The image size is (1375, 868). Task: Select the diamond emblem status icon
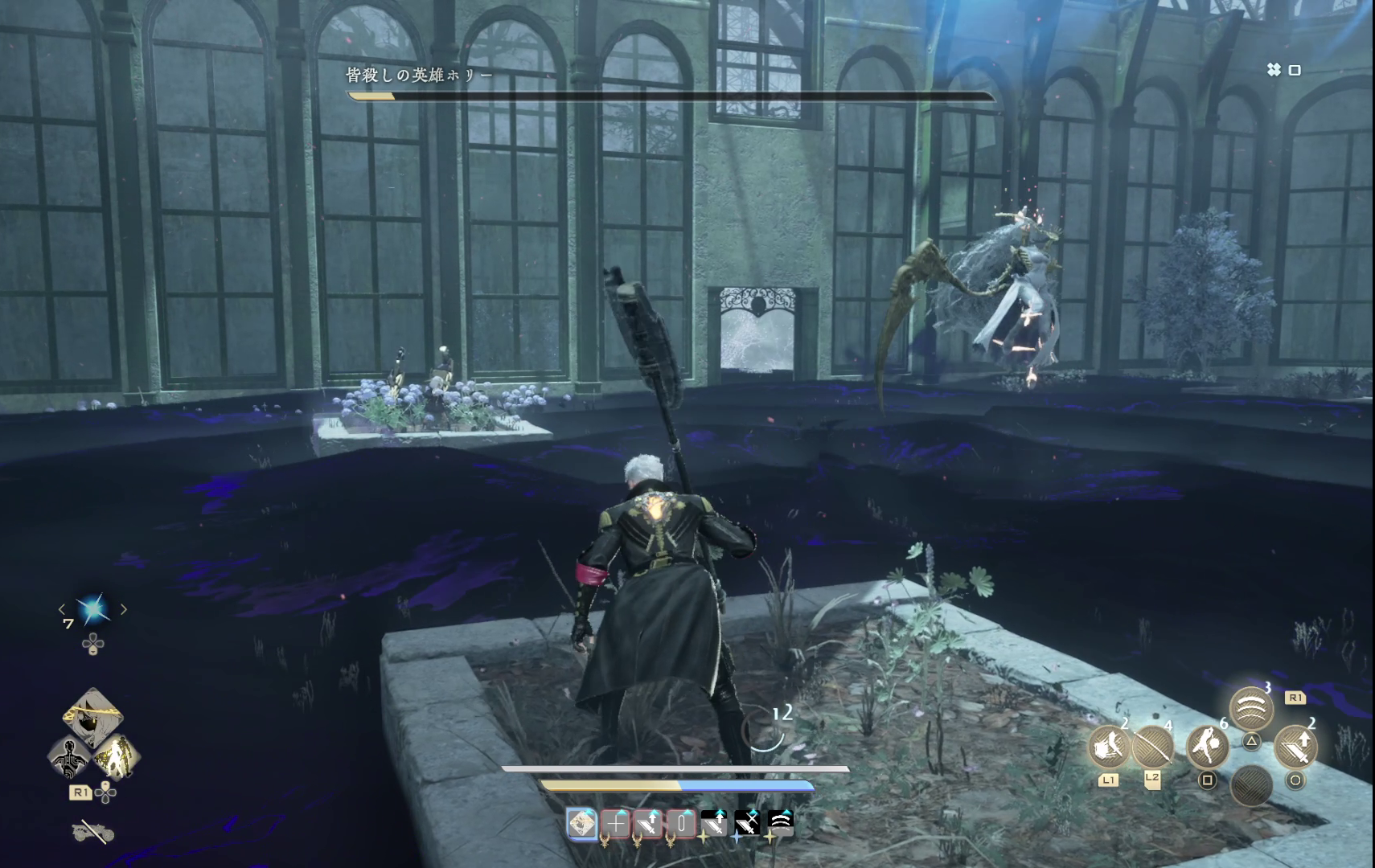coord(582,823)
